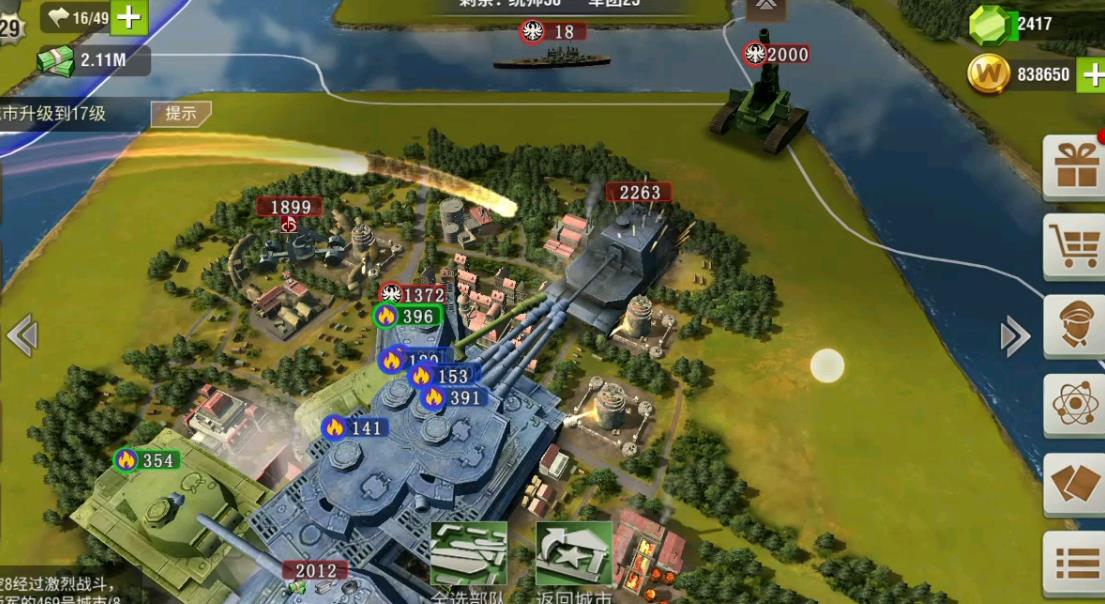Open the shopping cart store

1075,245
